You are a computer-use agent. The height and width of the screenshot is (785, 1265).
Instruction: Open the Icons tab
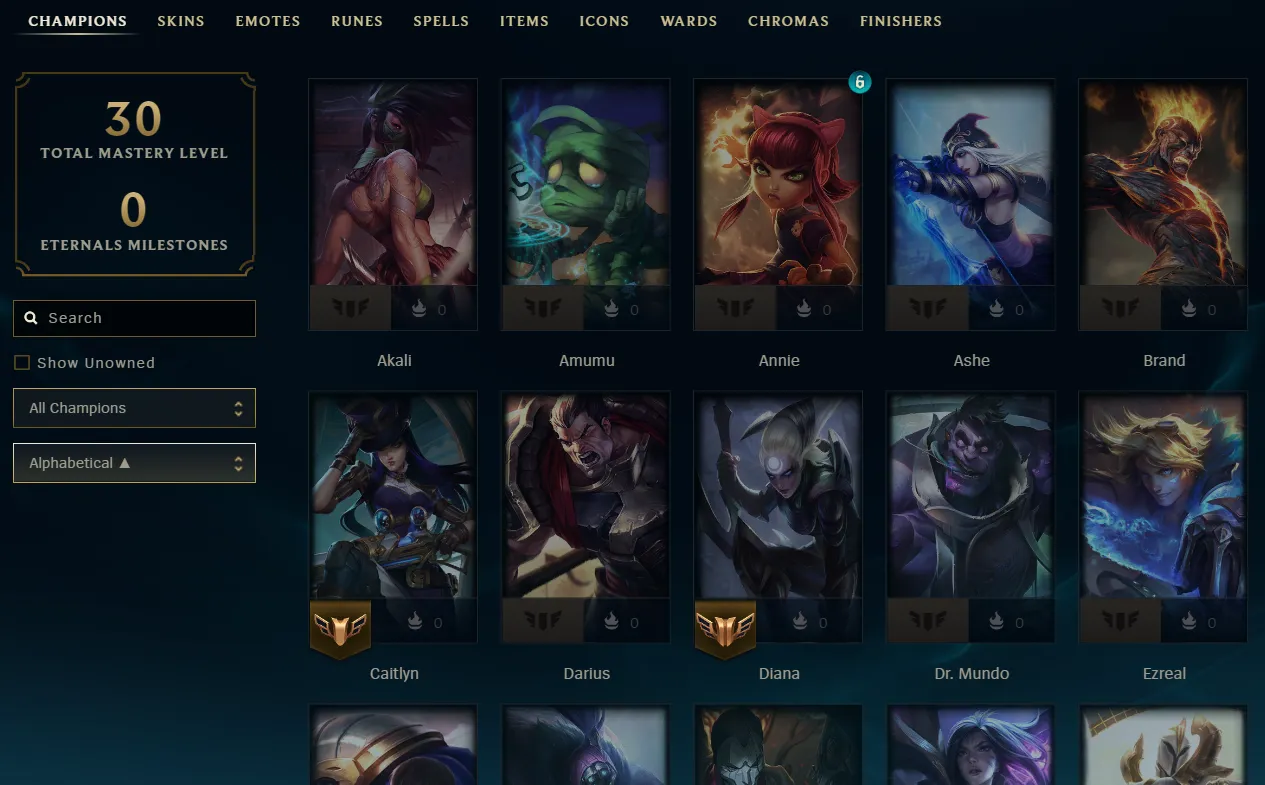point(604,21)
